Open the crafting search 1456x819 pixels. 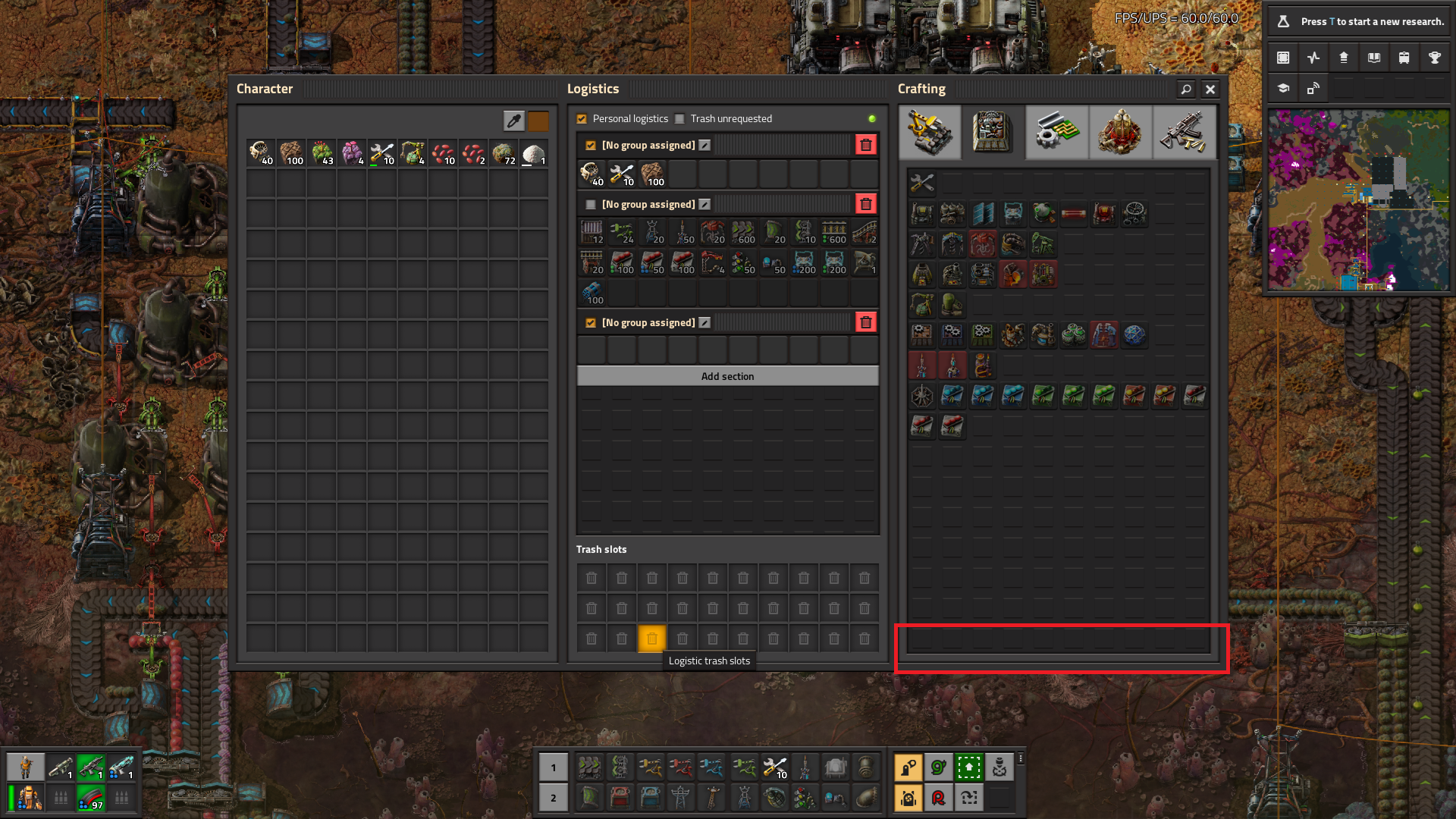[x=1186, y=89]
